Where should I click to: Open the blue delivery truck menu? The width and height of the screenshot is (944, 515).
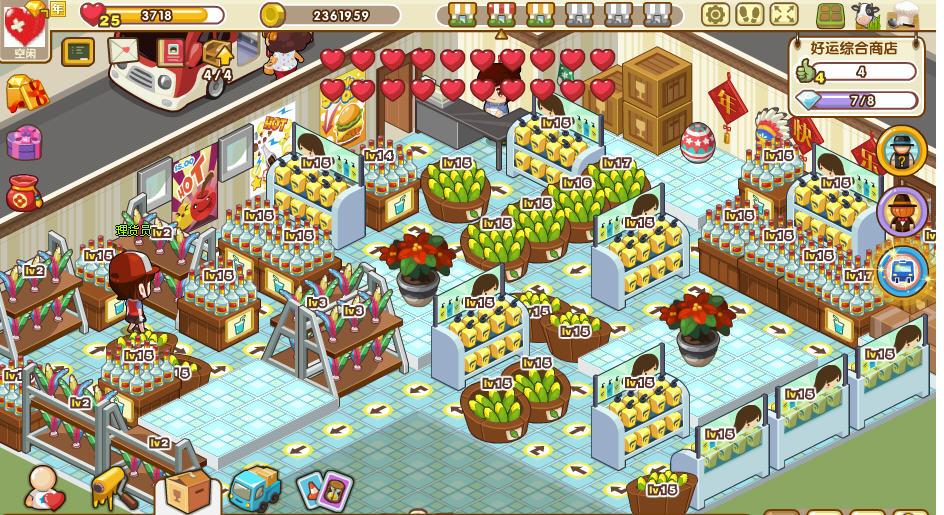[255, 488]
